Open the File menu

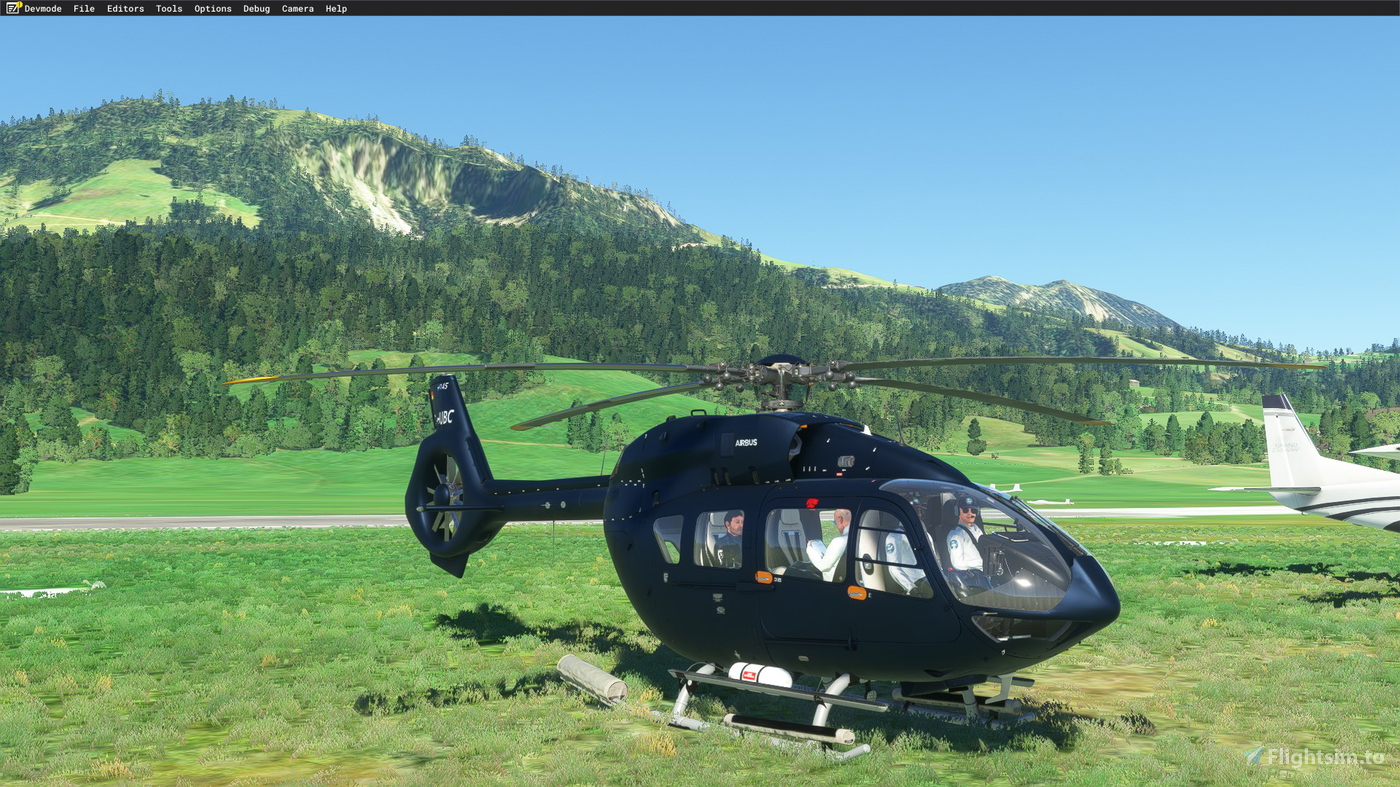point(83,8)
